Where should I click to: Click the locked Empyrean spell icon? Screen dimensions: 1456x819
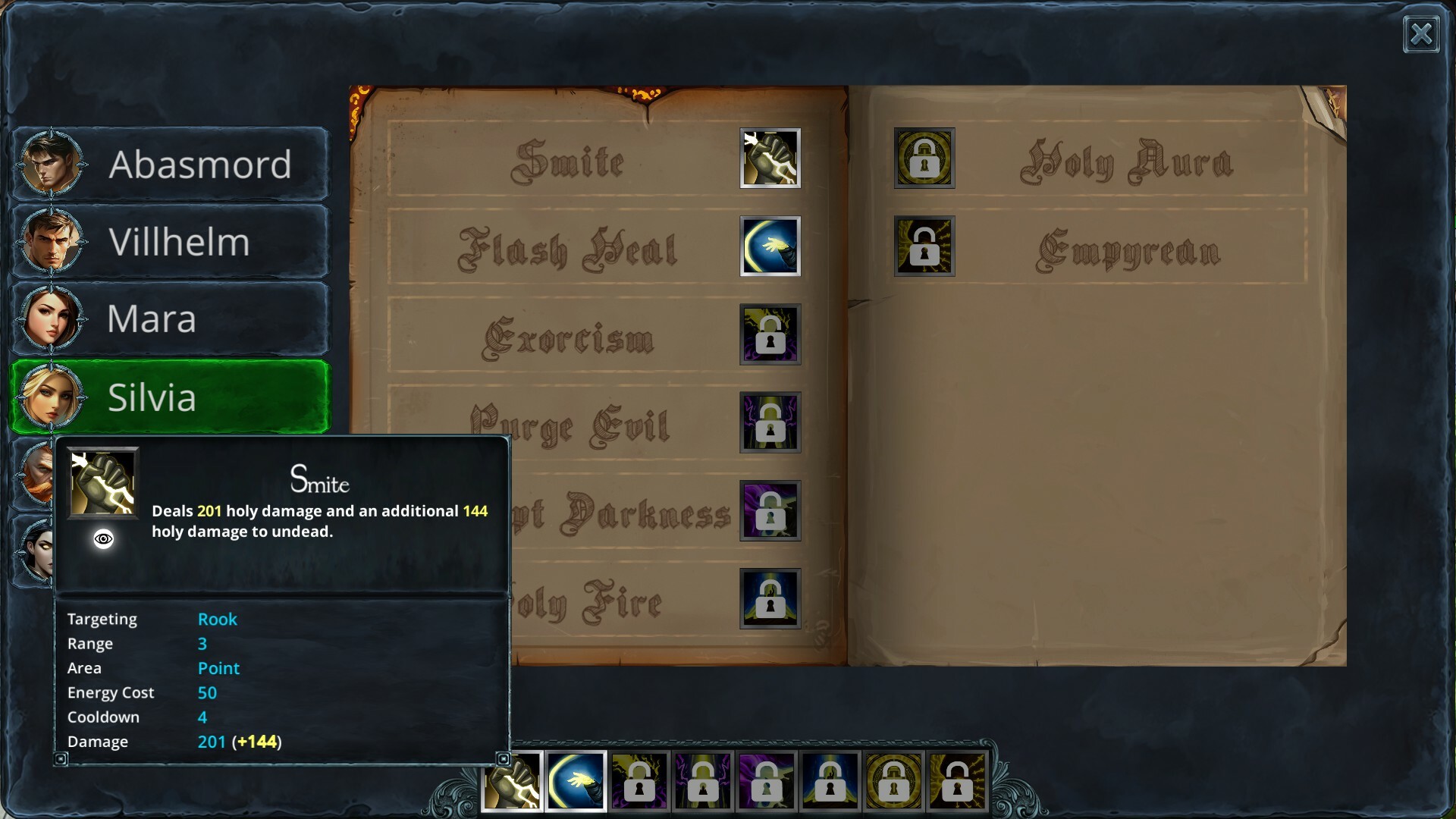click(924, 246)
